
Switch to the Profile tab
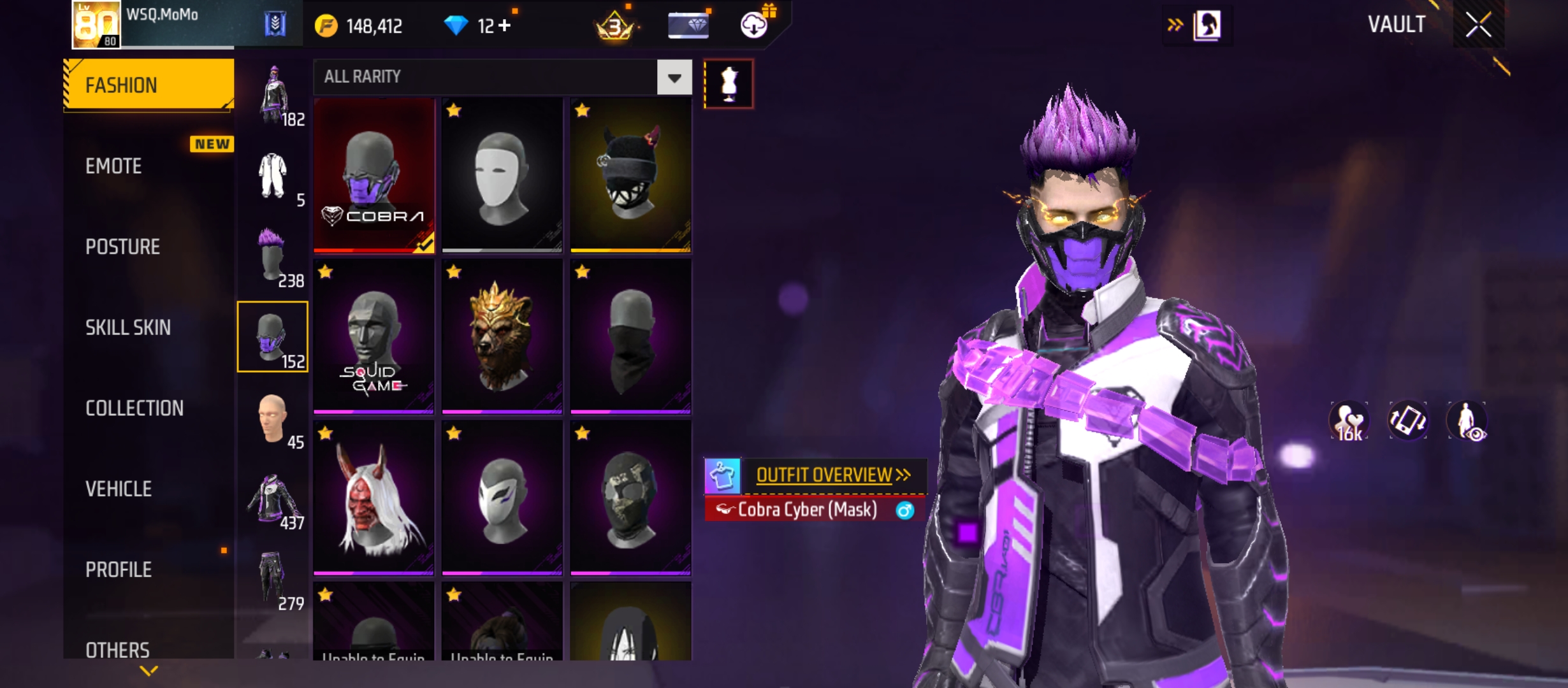pos(119,570)
